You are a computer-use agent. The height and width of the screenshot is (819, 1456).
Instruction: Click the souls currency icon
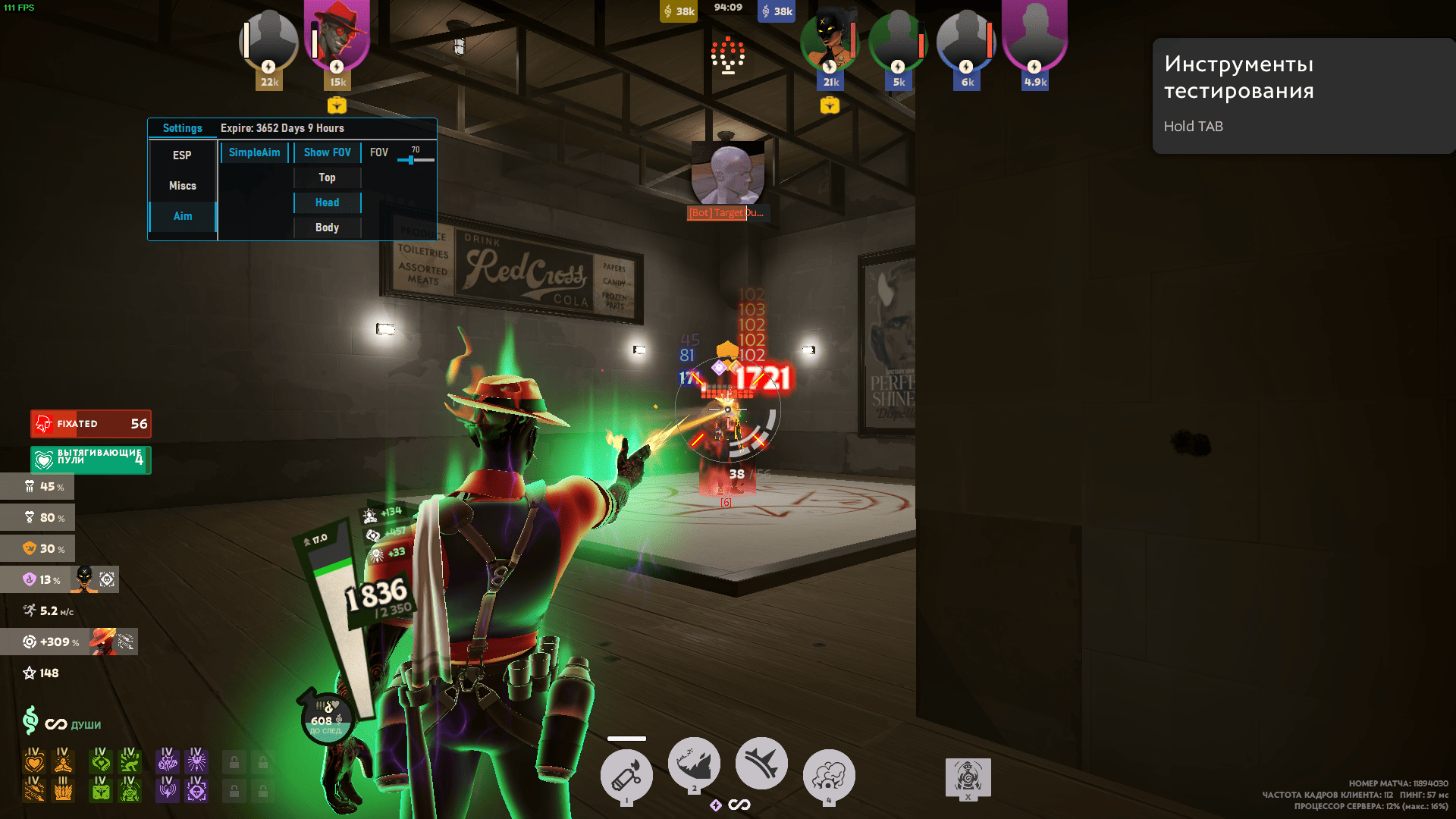tap(30, 720)
